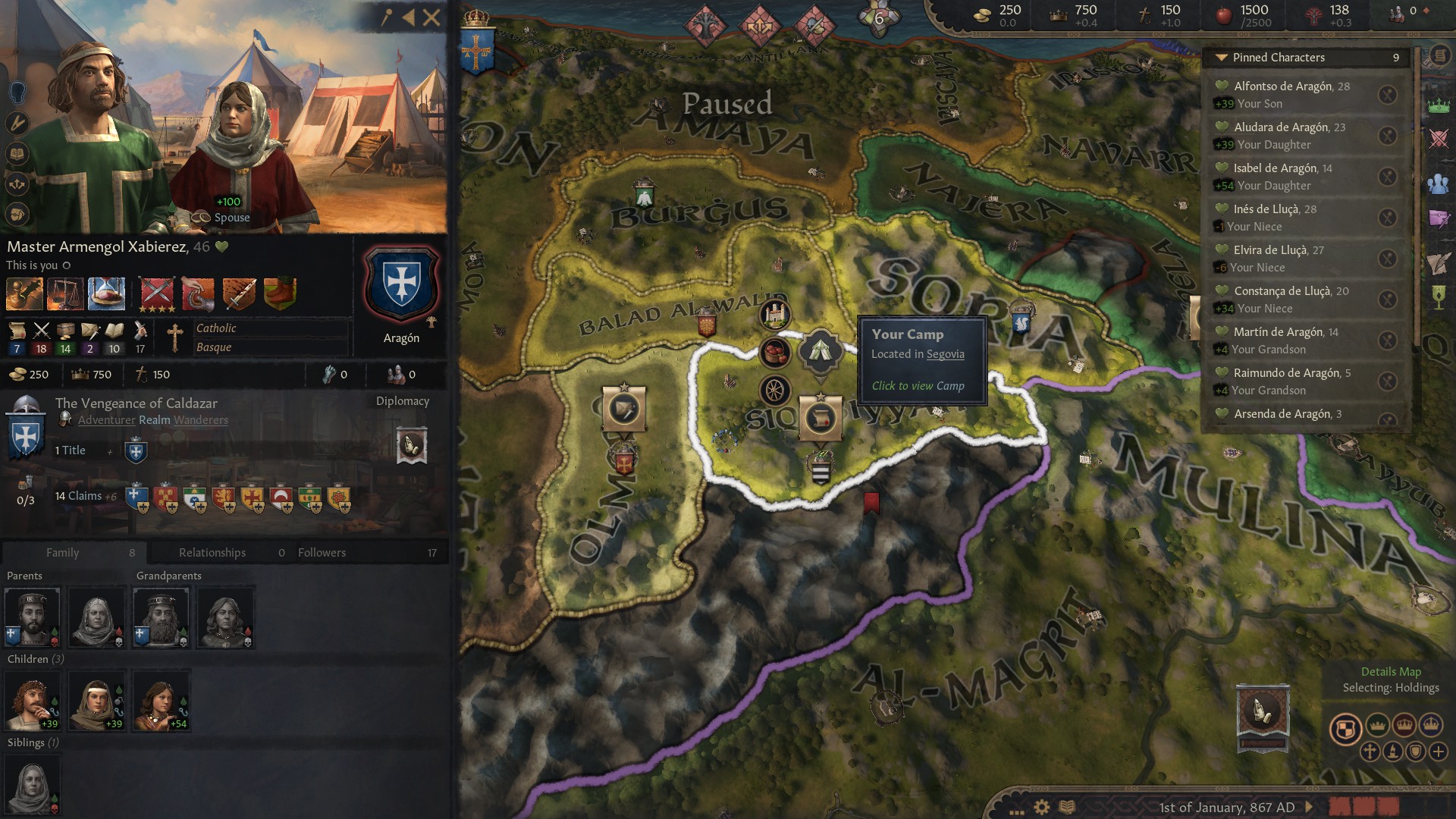The image size is (1456, 819).
Task: Collapse the Pinned Characters list
Action: pos(1222,58)
